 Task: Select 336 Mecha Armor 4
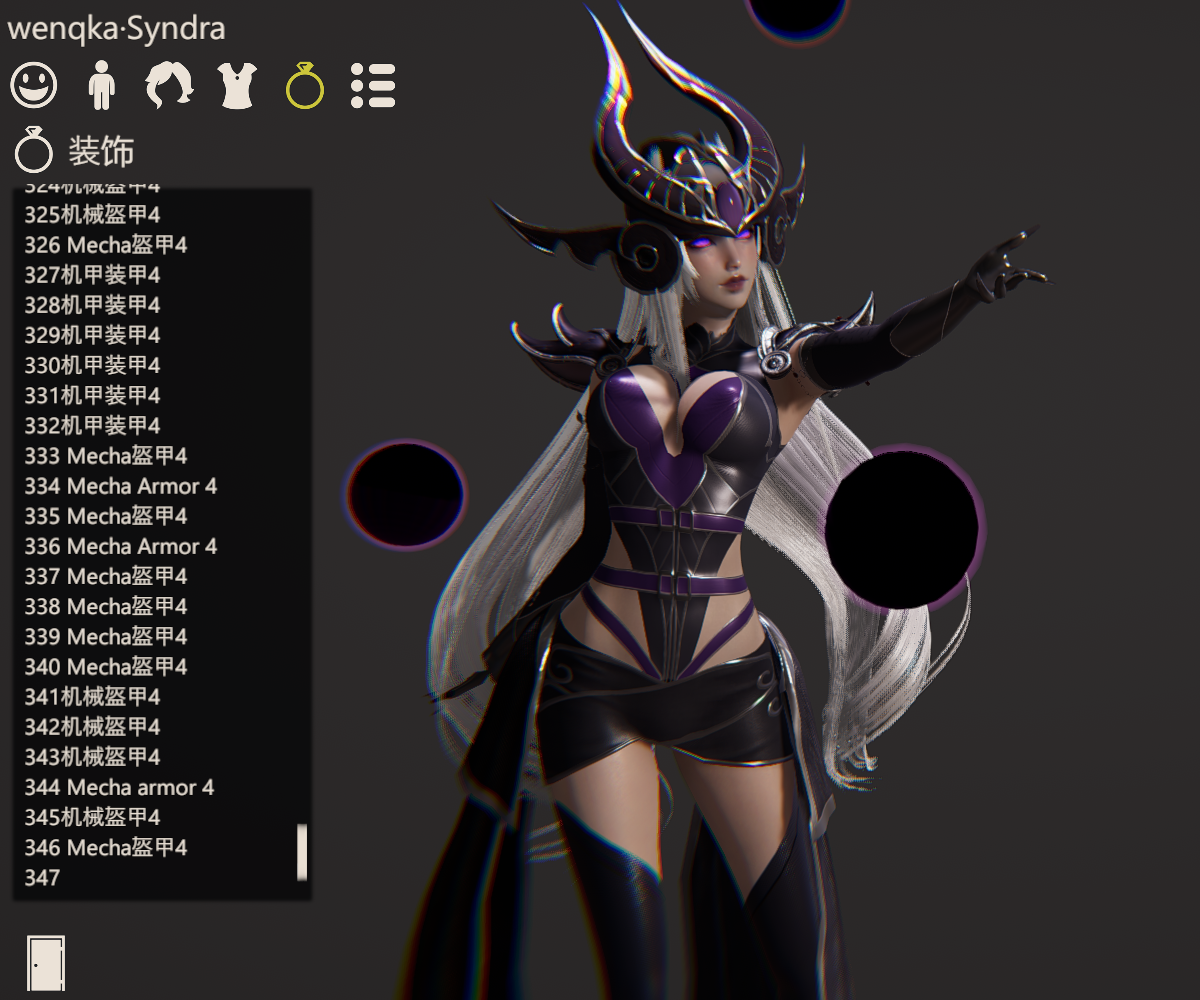click(120, 546)
